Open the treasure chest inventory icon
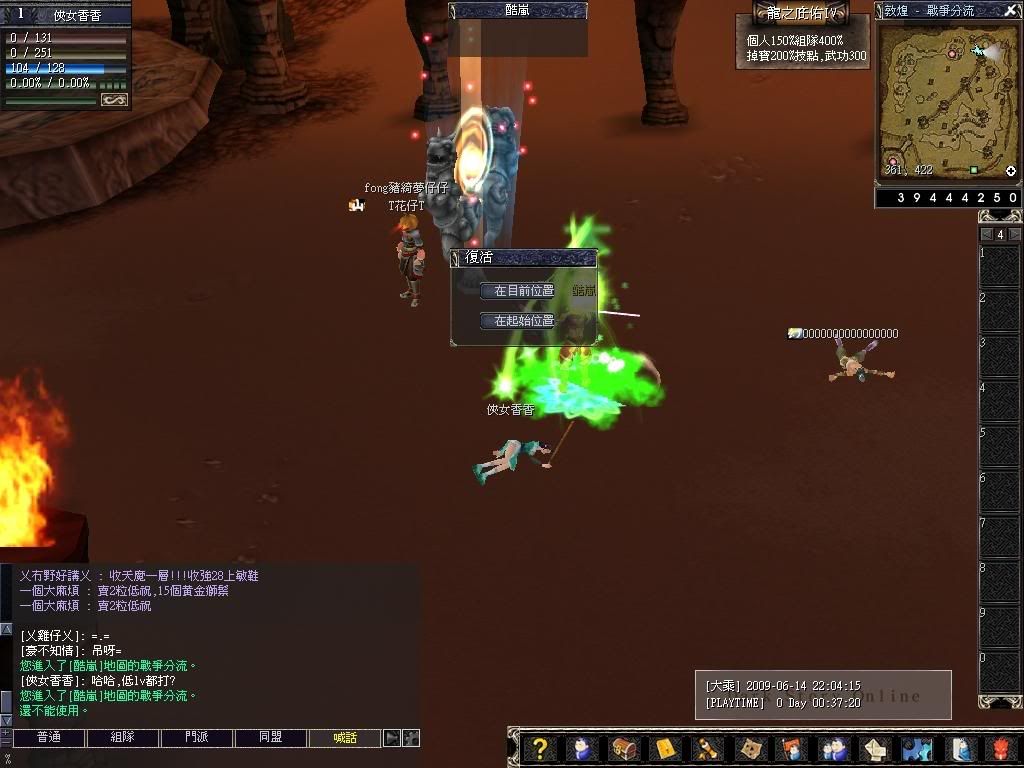This screenshot has height=768, width=1024. point(623,749)
